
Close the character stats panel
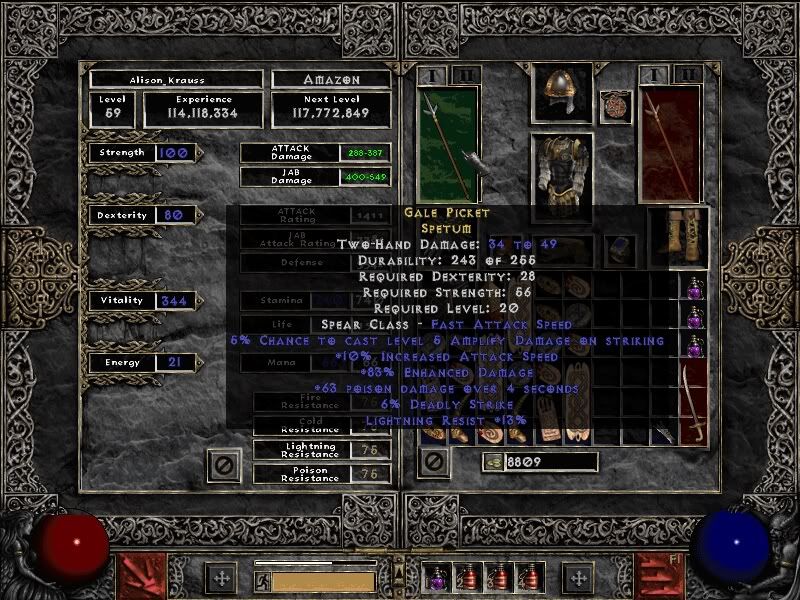225,464
